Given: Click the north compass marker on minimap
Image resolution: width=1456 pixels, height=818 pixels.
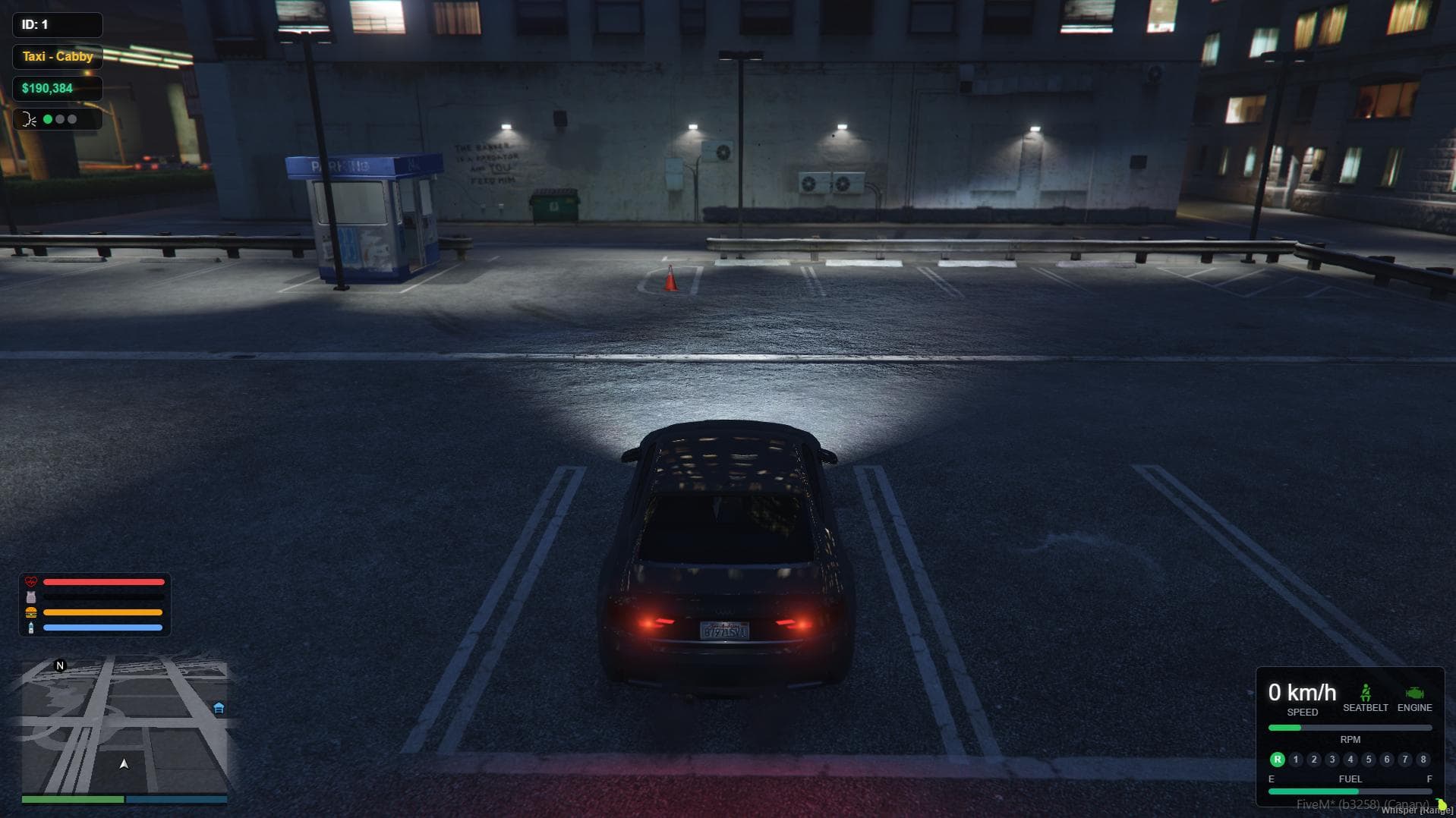Looking at the screenshot, I should [59, 665].
